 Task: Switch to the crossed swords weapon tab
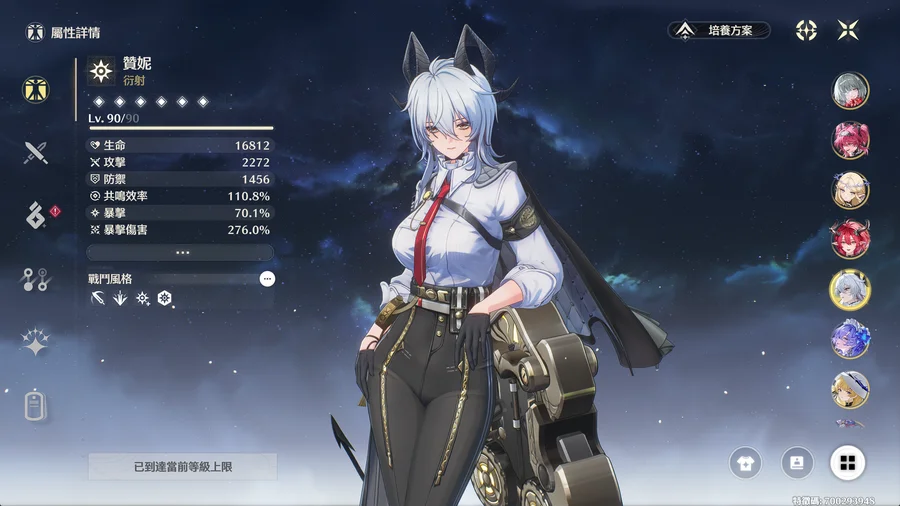[x=37, y=152]
